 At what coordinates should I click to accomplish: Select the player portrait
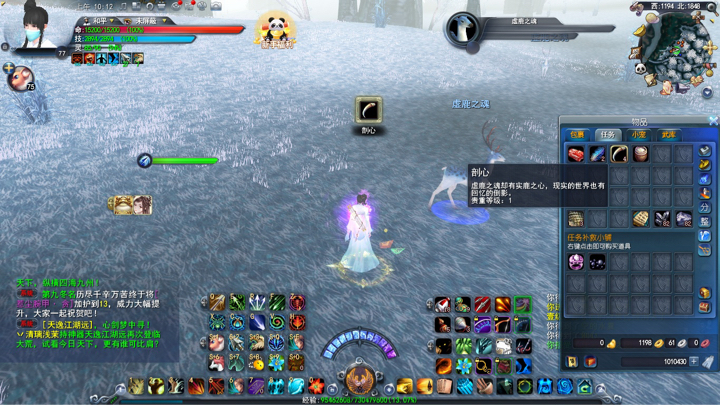point(33,38)
